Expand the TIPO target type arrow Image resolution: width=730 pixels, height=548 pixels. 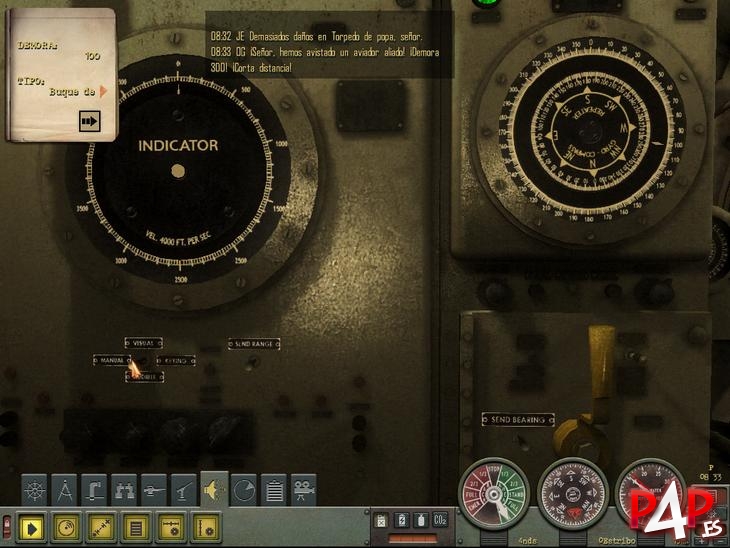[103, 92]
